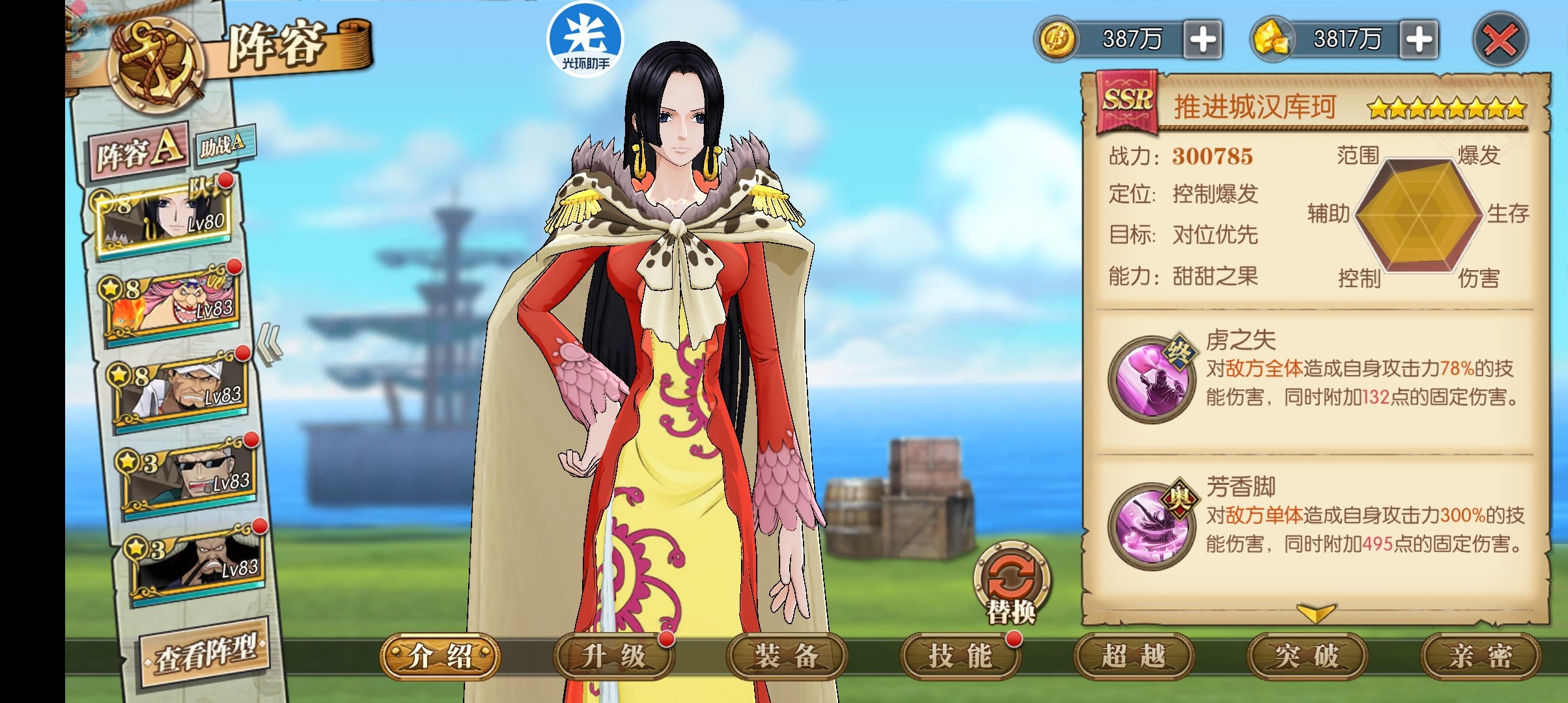1568x703 pixels.
Task: Close the lineup screen with the red X
Action: (x=1500, y=40)
